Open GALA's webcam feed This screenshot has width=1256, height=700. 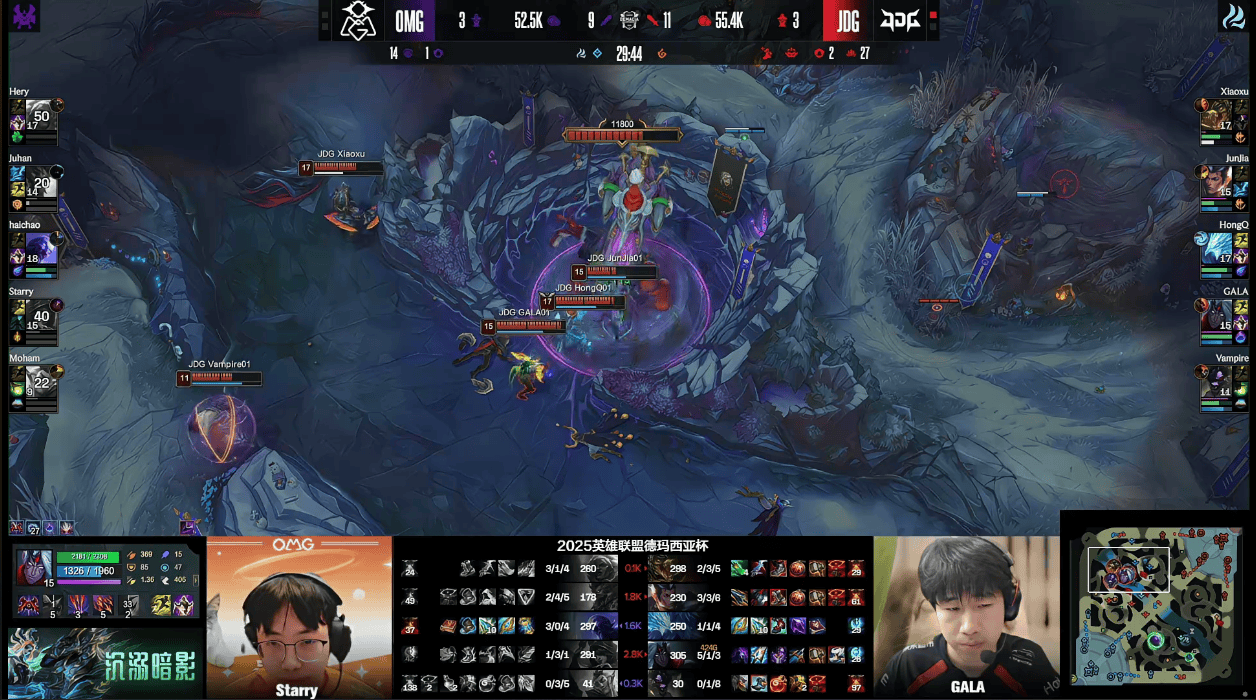pyautogui.click(x=966, y=617)
